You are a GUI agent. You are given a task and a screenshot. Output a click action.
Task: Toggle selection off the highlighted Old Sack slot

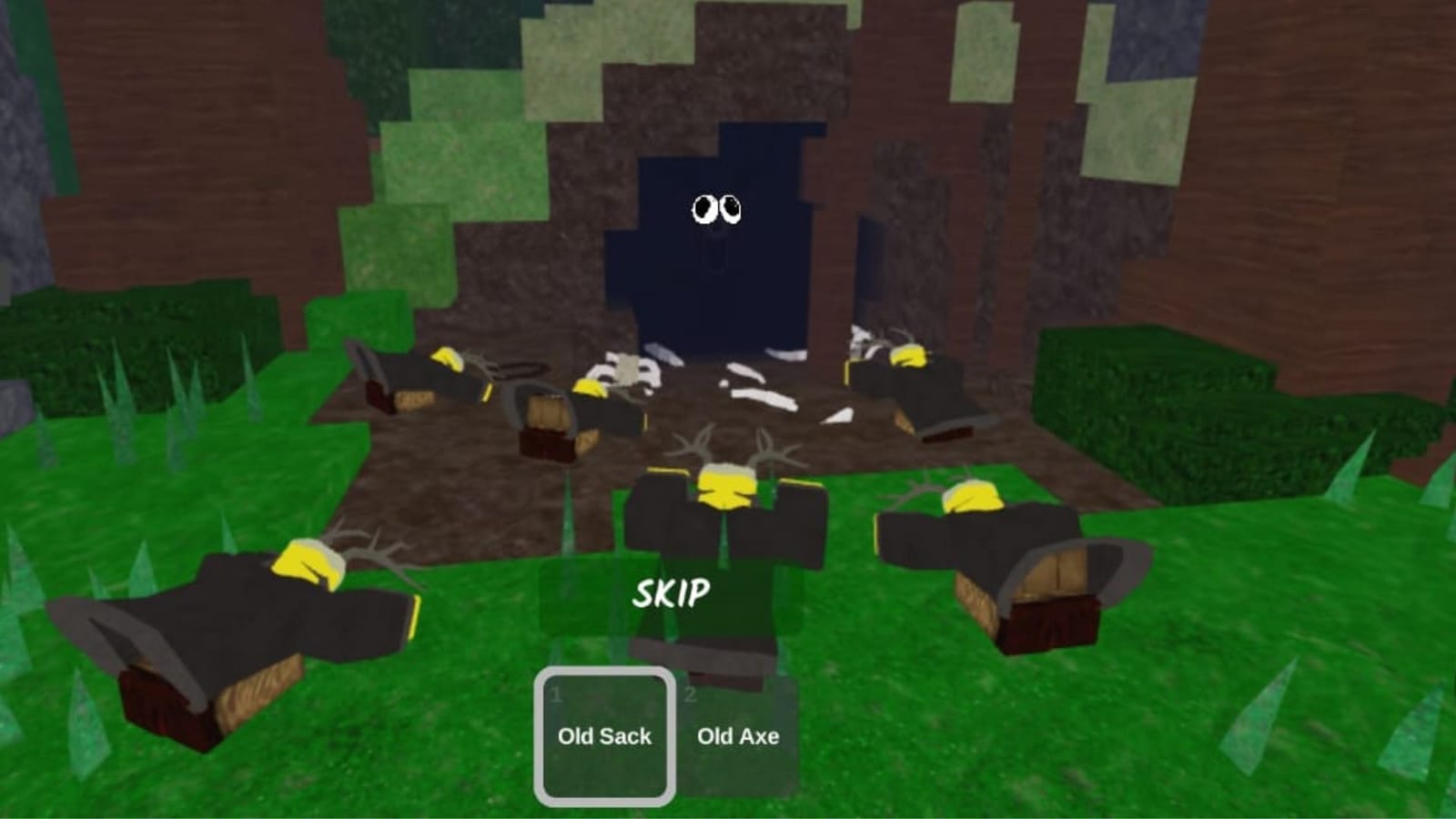(x=605, y=735)
